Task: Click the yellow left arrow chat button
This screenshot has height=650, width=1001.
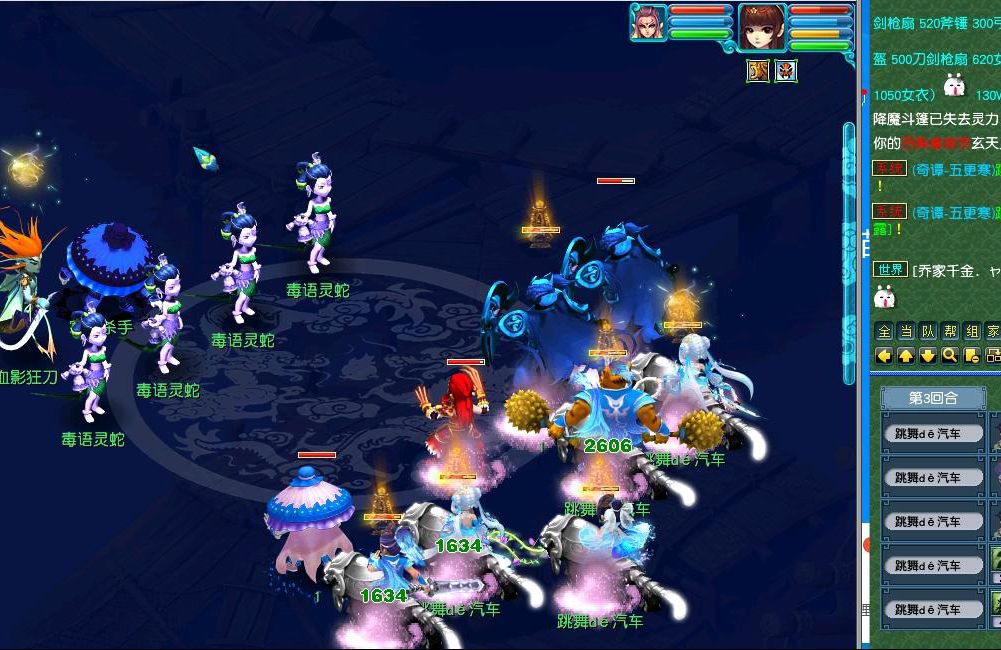Action: (x=884, y=355)
